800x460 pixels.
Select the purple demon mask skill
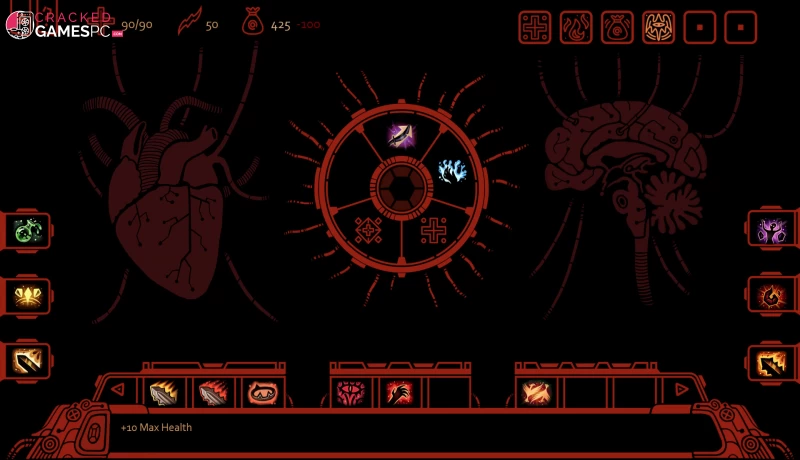click(x=772, y=230)
